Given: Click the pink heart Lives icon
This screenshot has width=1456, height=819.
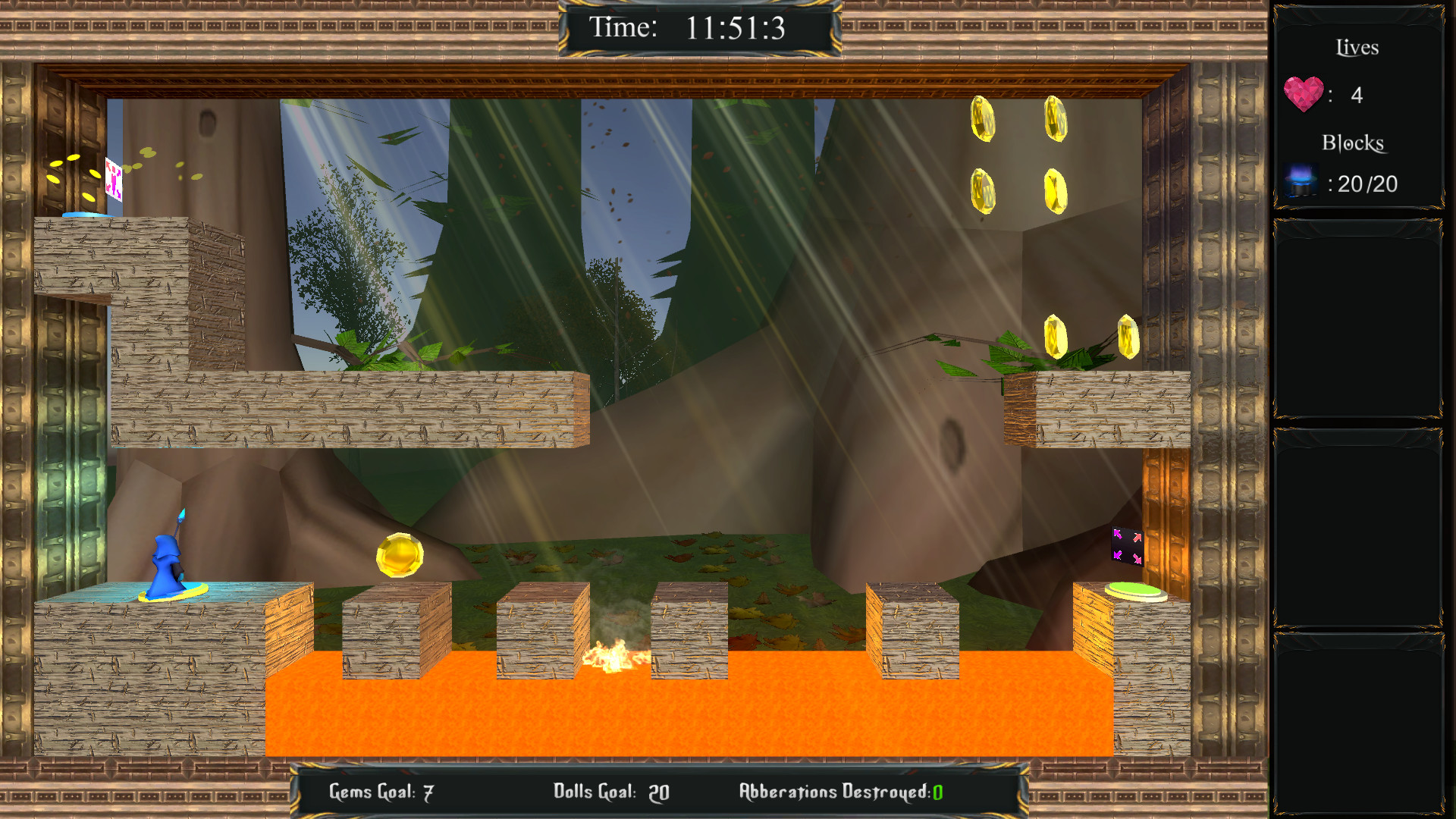Looking at the screenshot, I should coord(1304,93).
